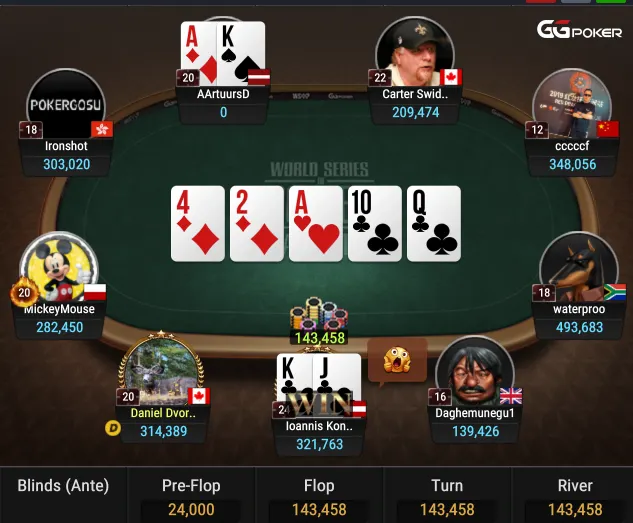Image resolution: width=633 pixels, height=523 pixels.
Task: Select AArtuursD's name panel
Action: pyautogui.click(x=223, y=102)
